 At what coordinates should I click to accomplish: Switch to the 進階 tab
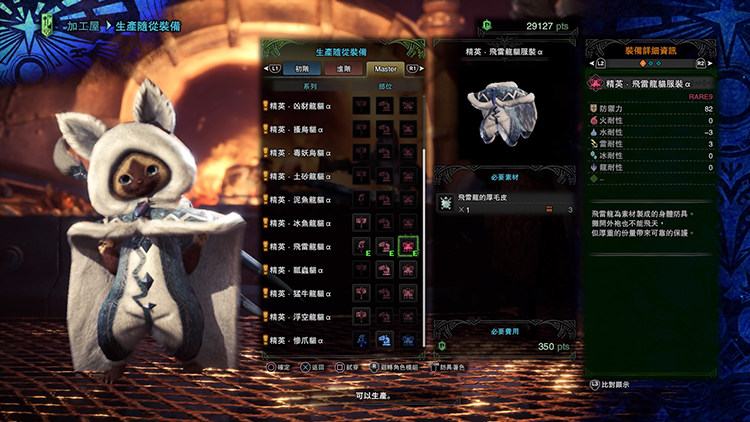coord(343,69)
